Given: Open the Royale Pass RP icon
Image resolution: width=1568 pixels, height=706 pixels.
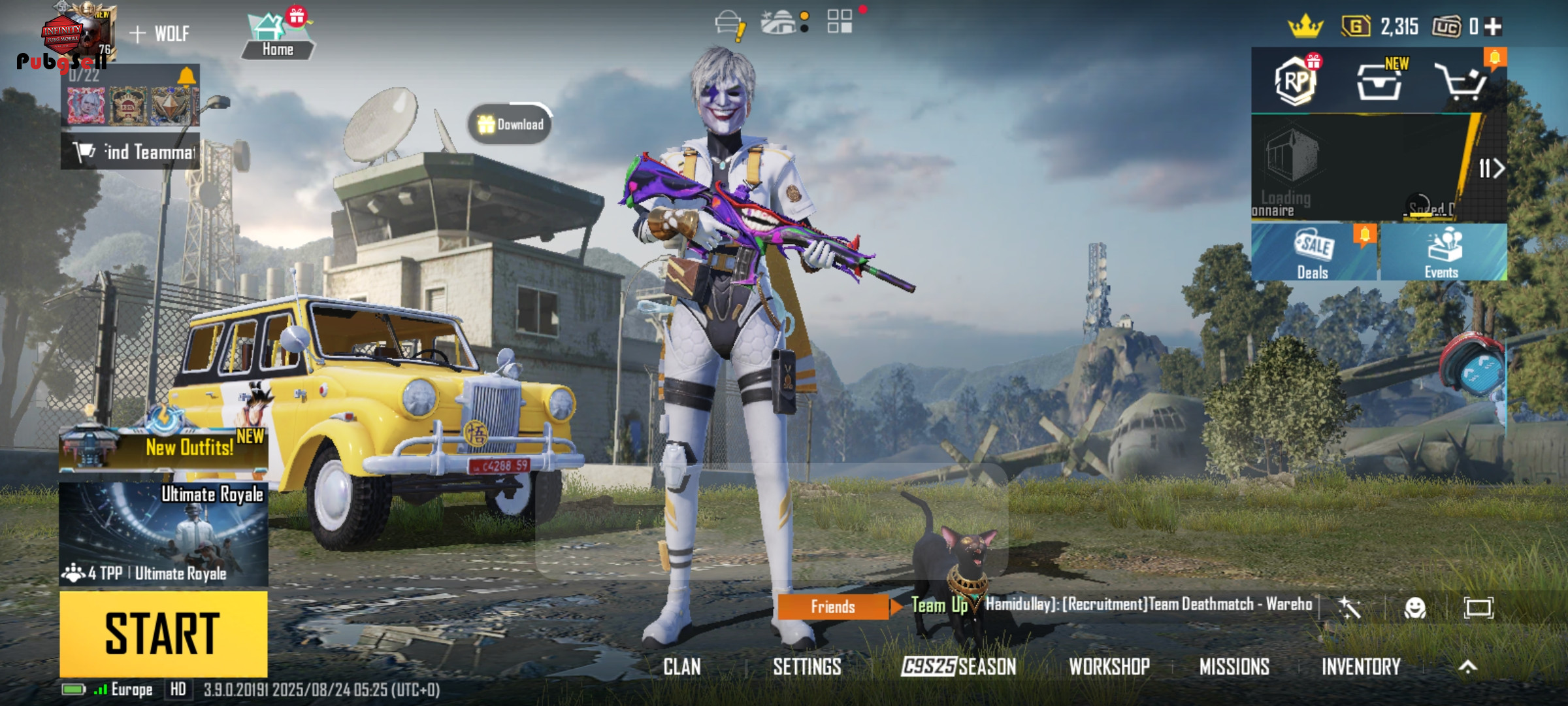Looking at the screenshot, I should click(1296, 82).
